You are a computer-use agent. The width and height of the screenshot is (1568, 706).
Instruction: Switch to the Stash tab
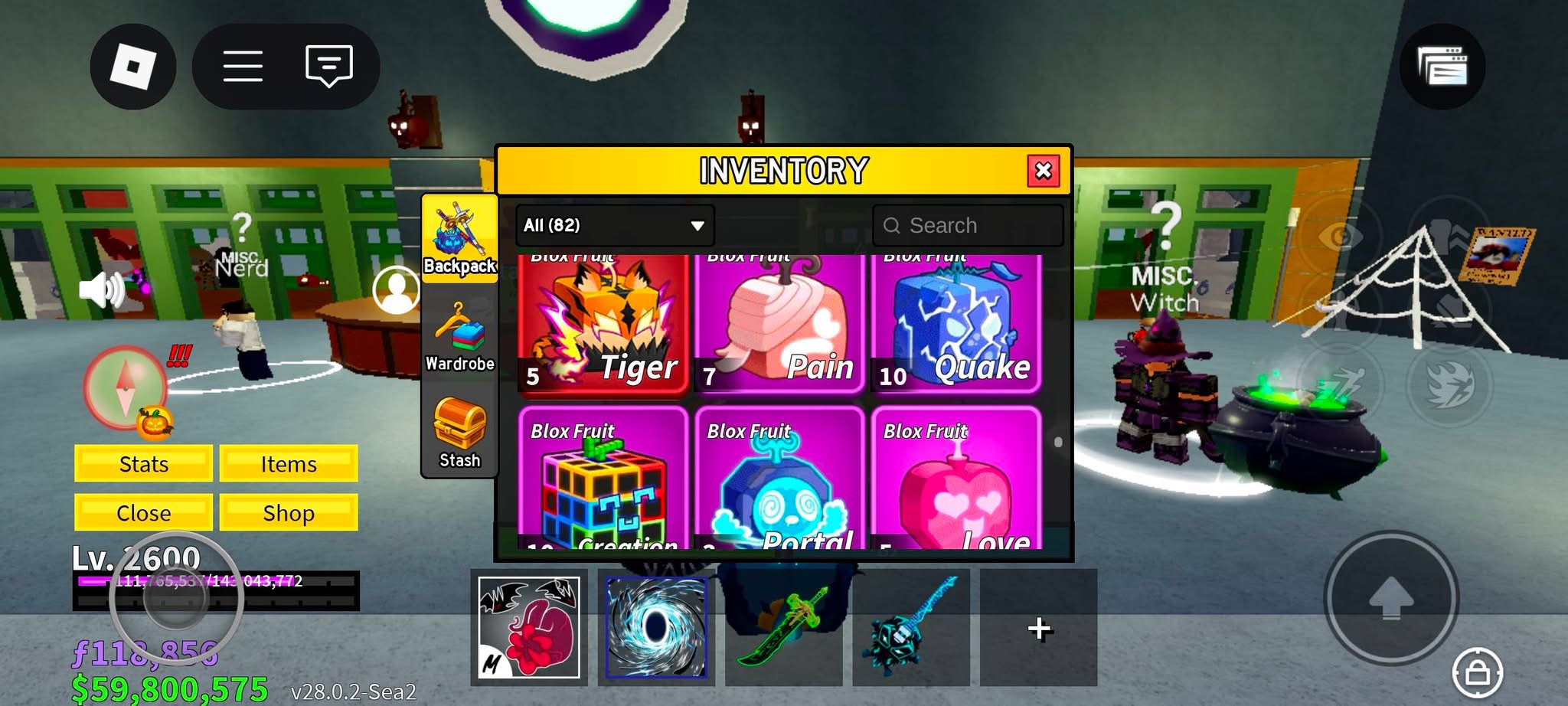459,433
